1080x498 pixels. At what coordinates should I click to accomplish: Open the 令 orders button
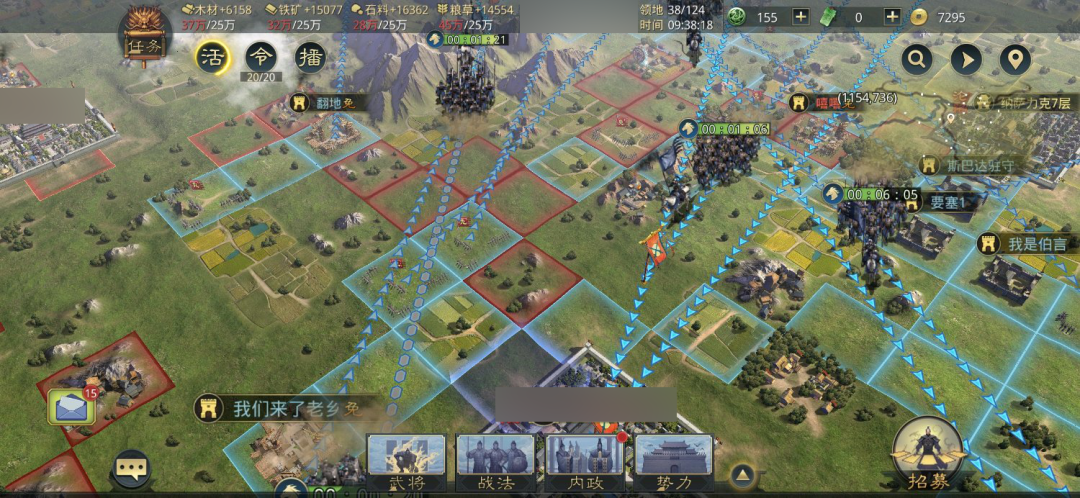[261, 57]
